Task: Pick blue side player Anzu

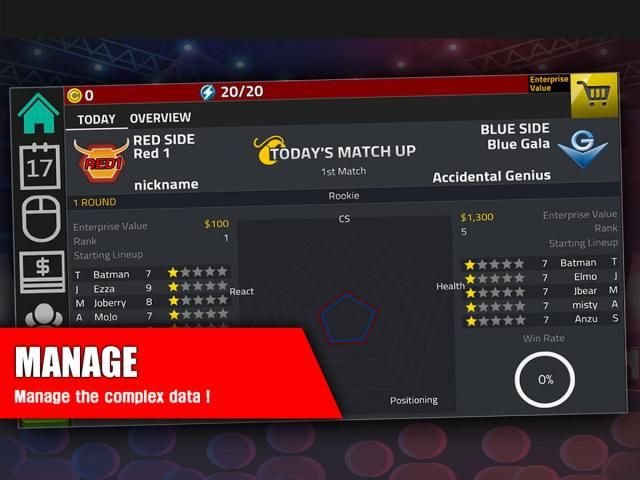Action: pos(586,319)
